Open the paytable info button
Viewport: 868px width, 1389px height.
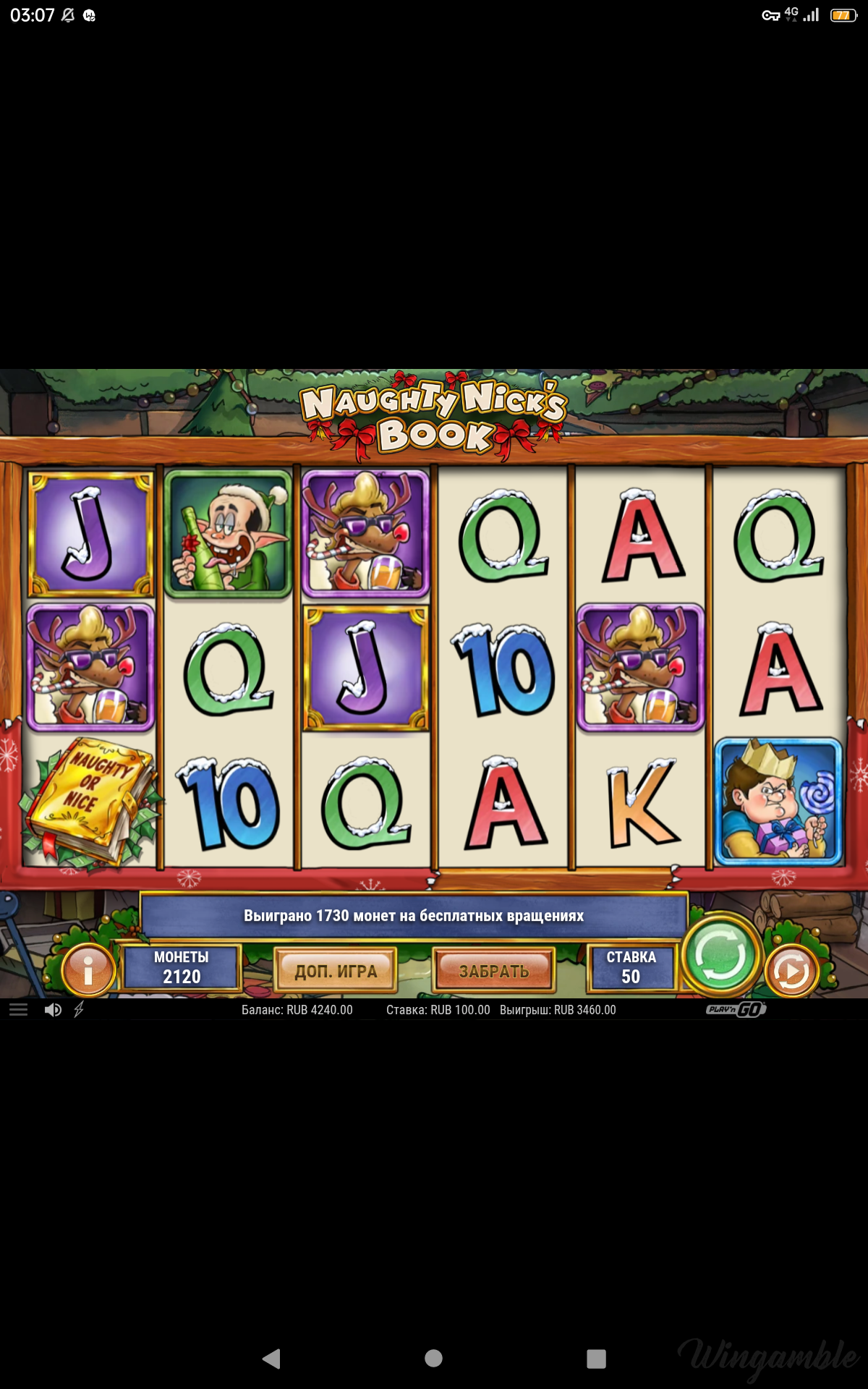click(88, 969)
